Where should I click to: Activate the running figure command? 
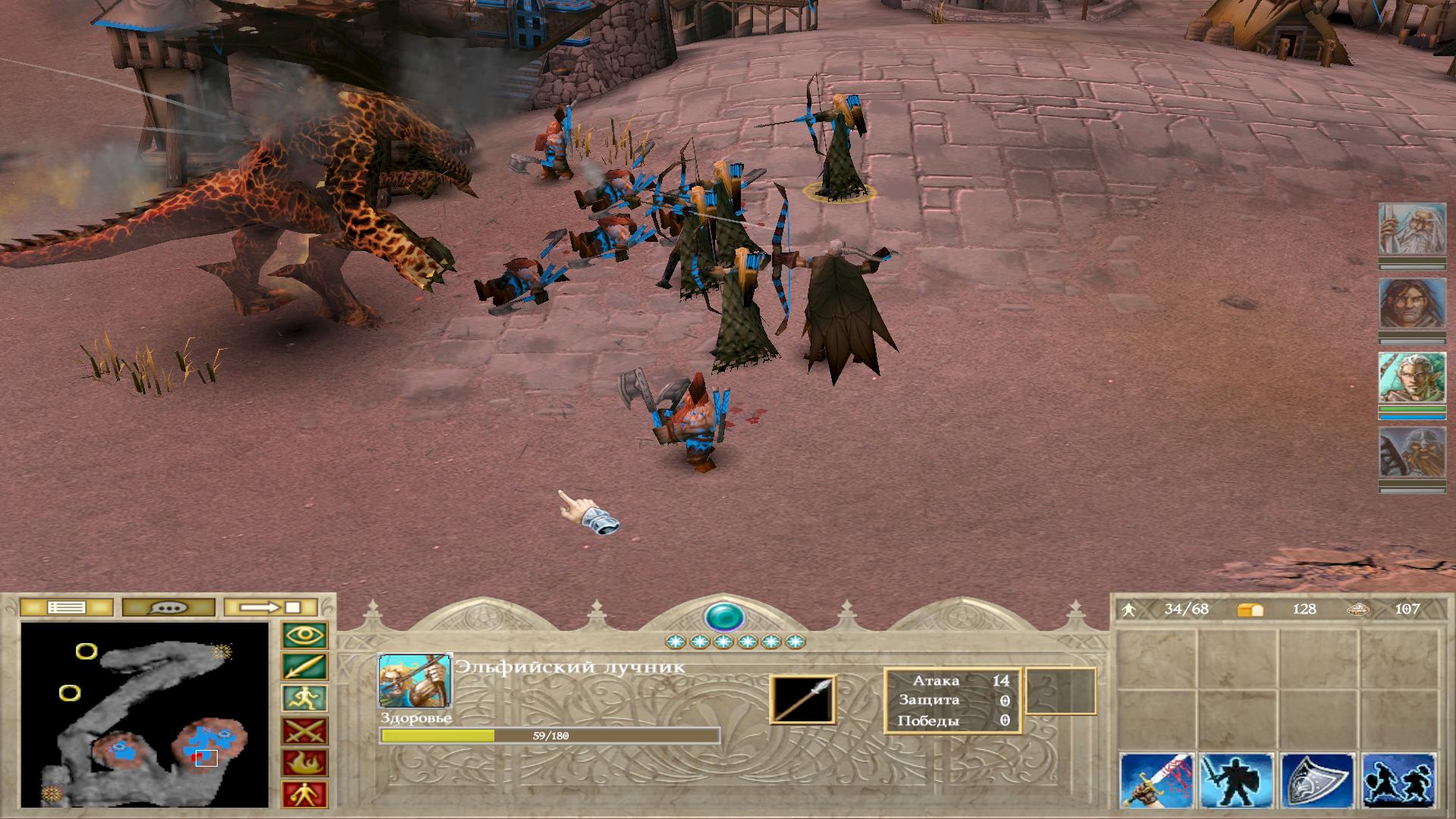click(305, 698)
